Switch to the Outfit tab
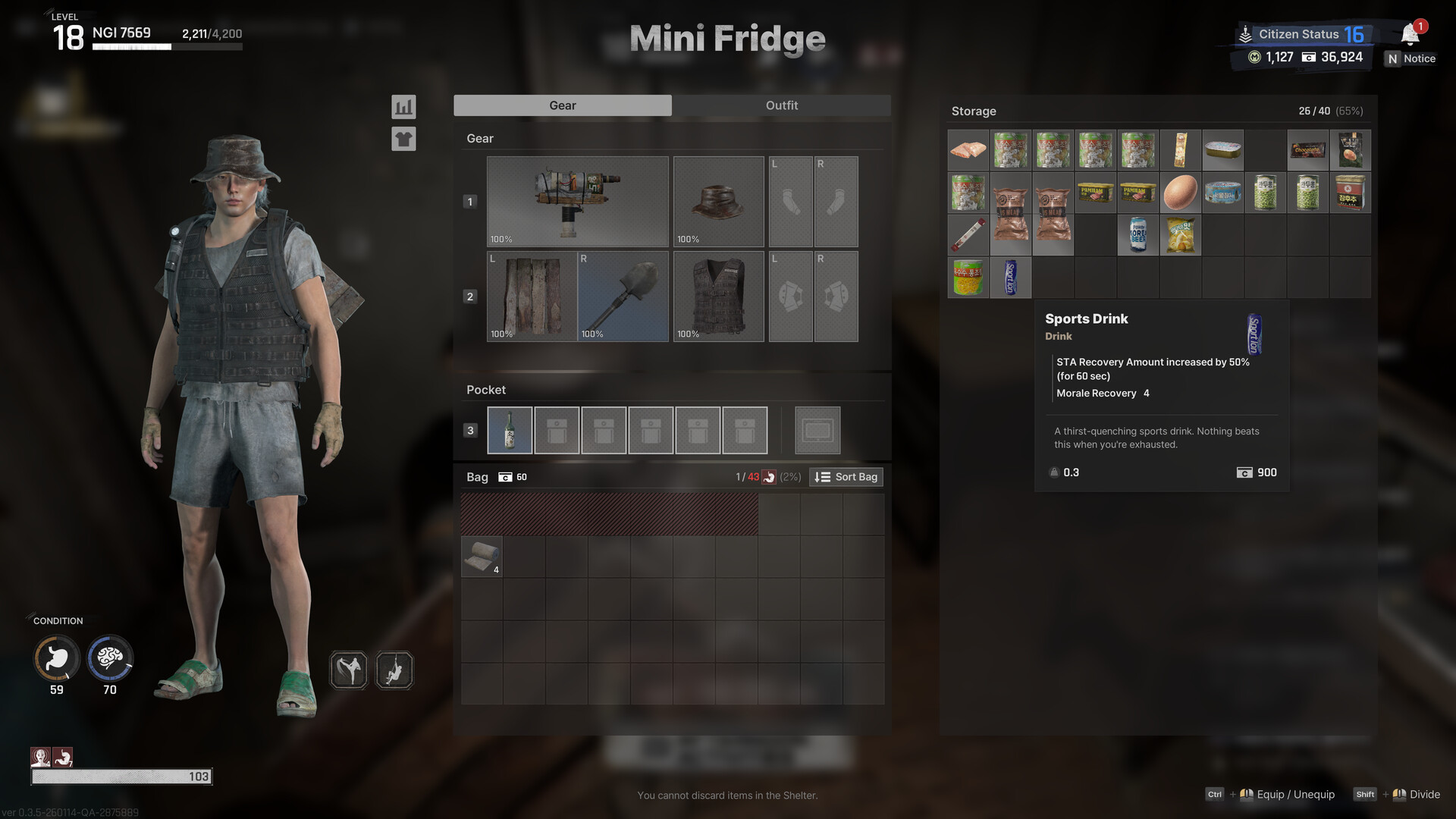This screenshot has height=819, width=1456. [781, 105]
